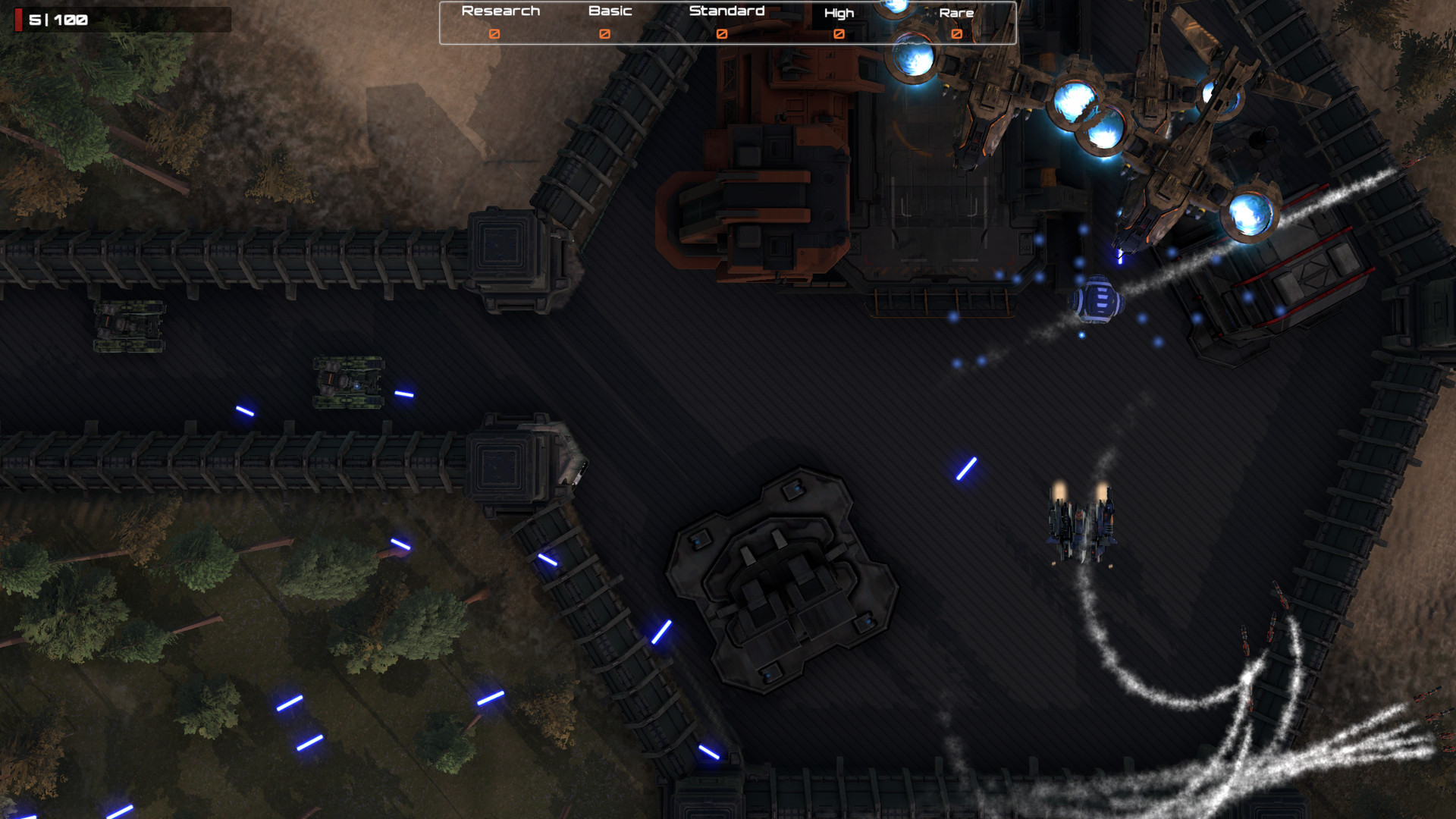Viewport: 1456px width, 819px height.
Task: Select the Research category label
Action: click(x=499, y=10)
